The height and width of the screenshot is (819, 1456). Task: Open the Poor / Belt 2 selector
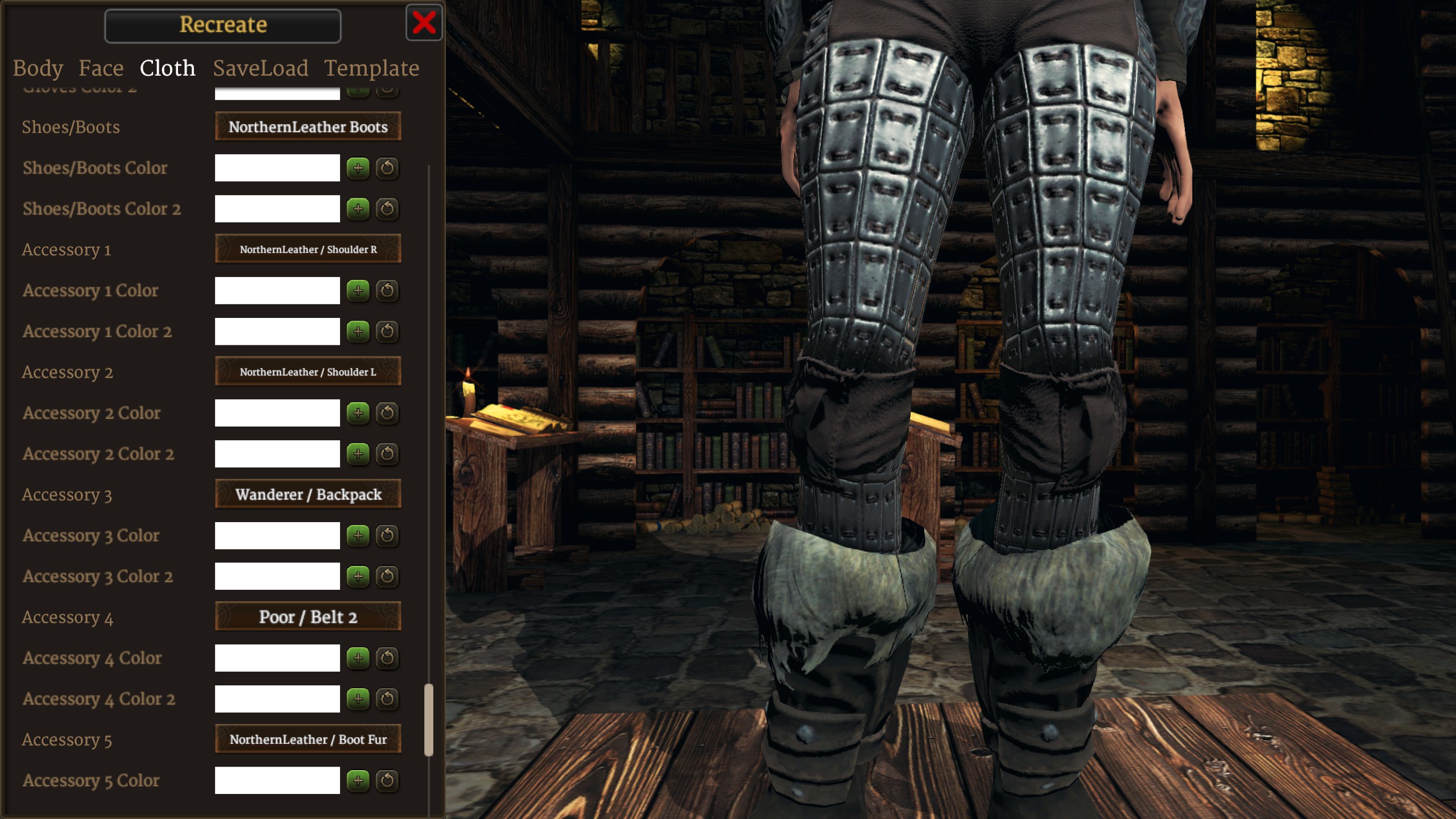coord(308,617)
